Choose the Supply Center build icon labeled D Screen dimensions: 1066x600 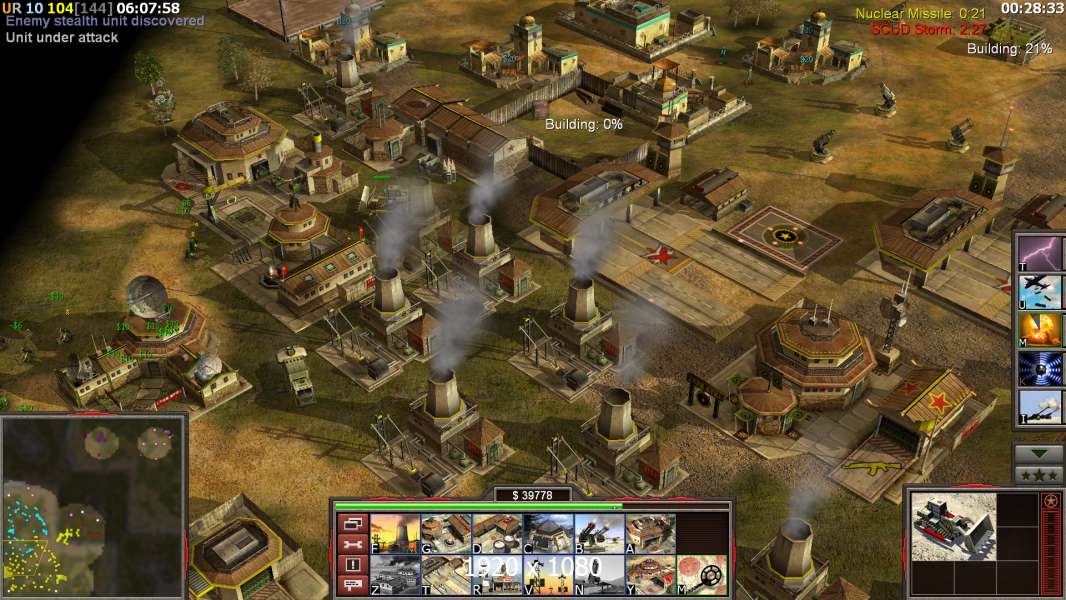497,533
